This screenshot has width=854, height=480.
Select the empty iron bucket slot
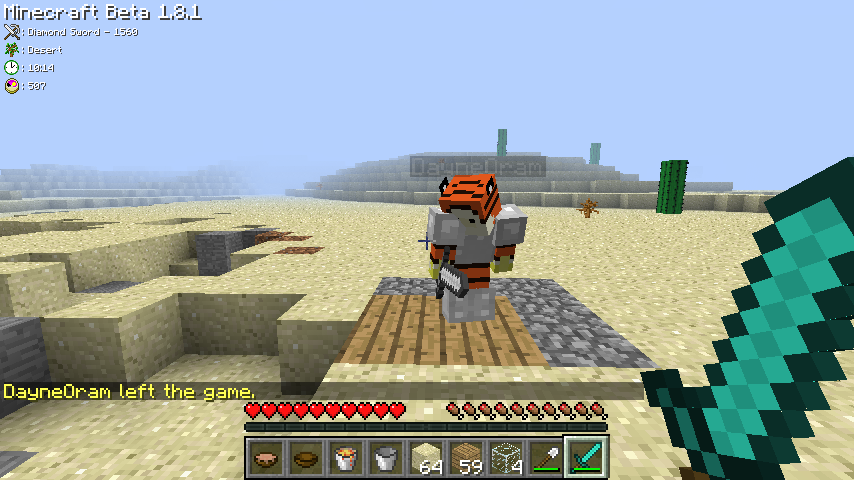pos(386,458)
